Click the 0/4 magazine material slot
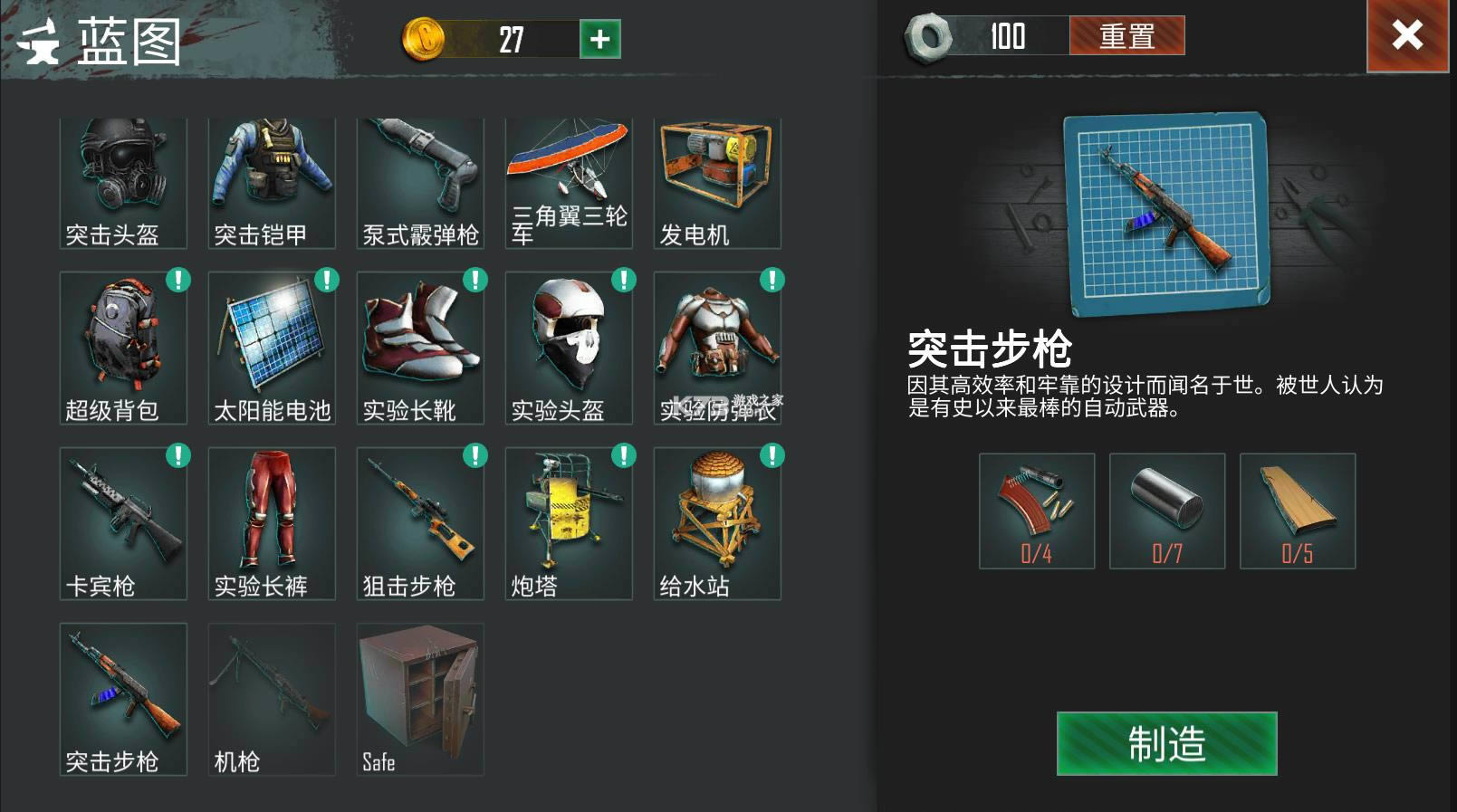The height and width of the screenshot is (812, 1457). click(x=1037, y=510)
